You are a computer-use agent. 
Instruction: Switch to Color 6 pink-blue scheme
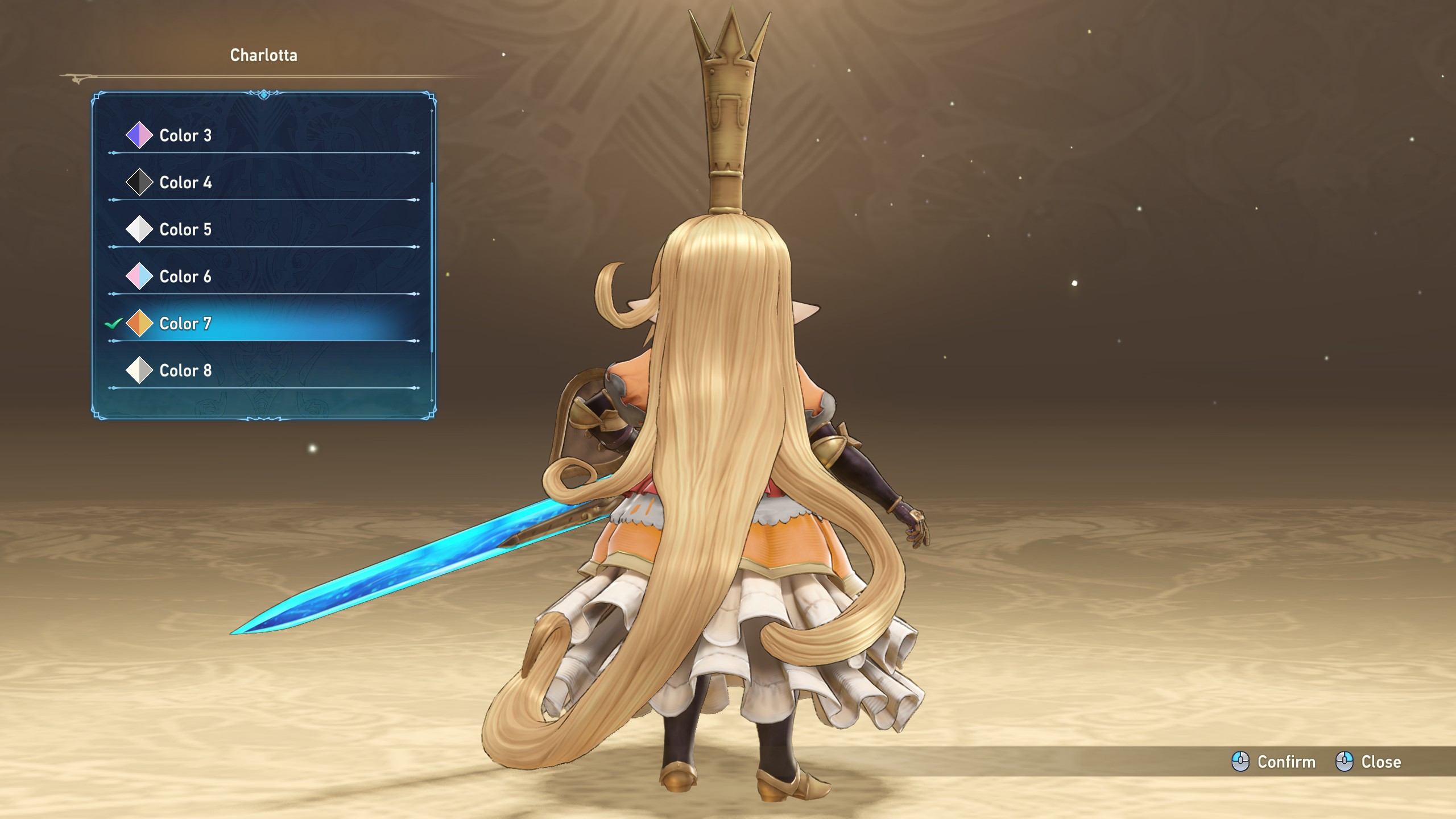coord(185,277)
